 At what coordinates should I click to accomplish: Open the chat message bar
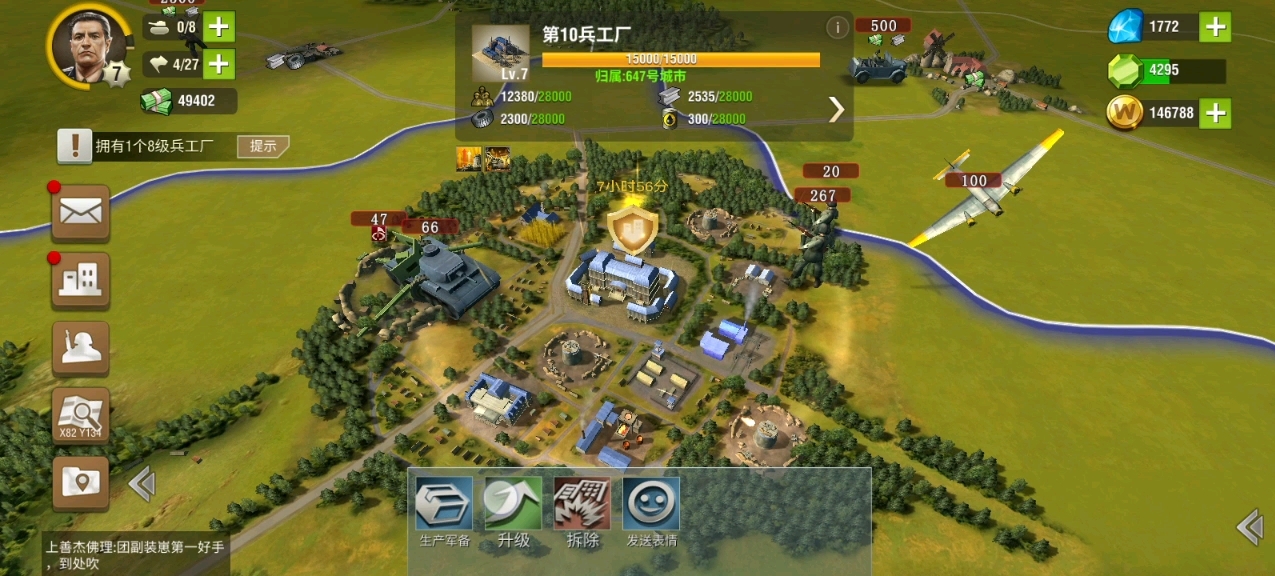(135, 555)
